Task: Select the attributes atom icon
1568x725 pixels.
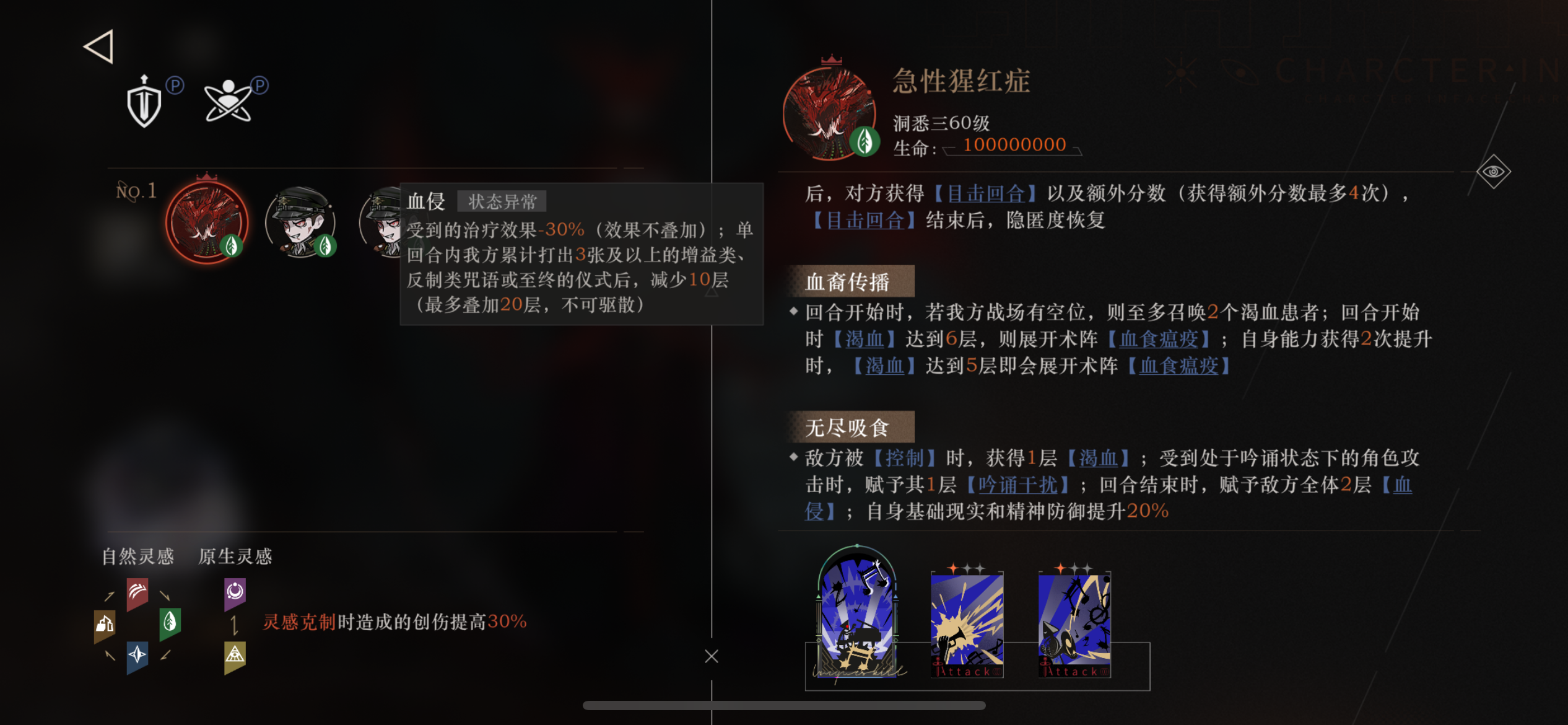Action: pos(229,101)
